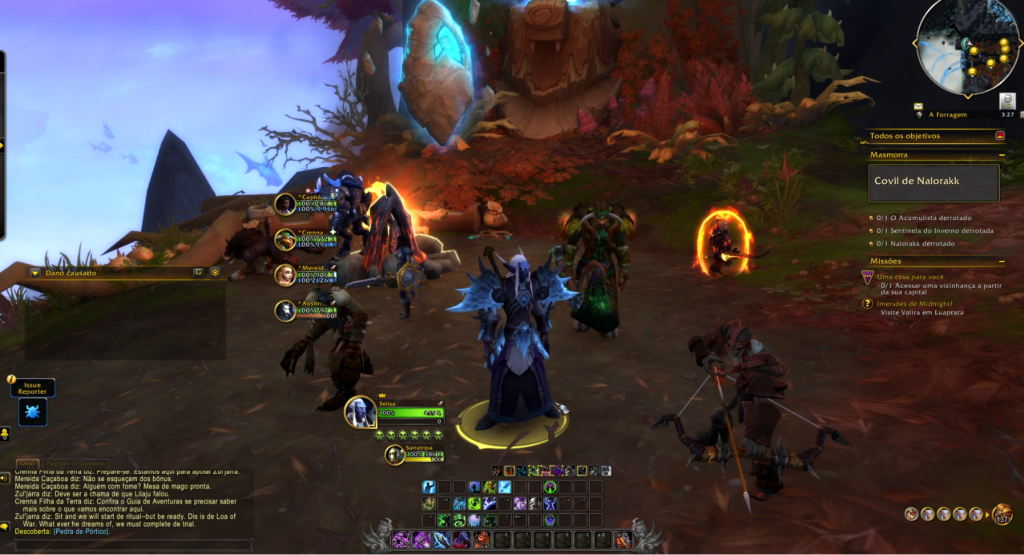Collapse the Todos os objetivos tracker
Viewport: 1024px width, 555px height.
pyautogui.click(x=1000, y=136)
